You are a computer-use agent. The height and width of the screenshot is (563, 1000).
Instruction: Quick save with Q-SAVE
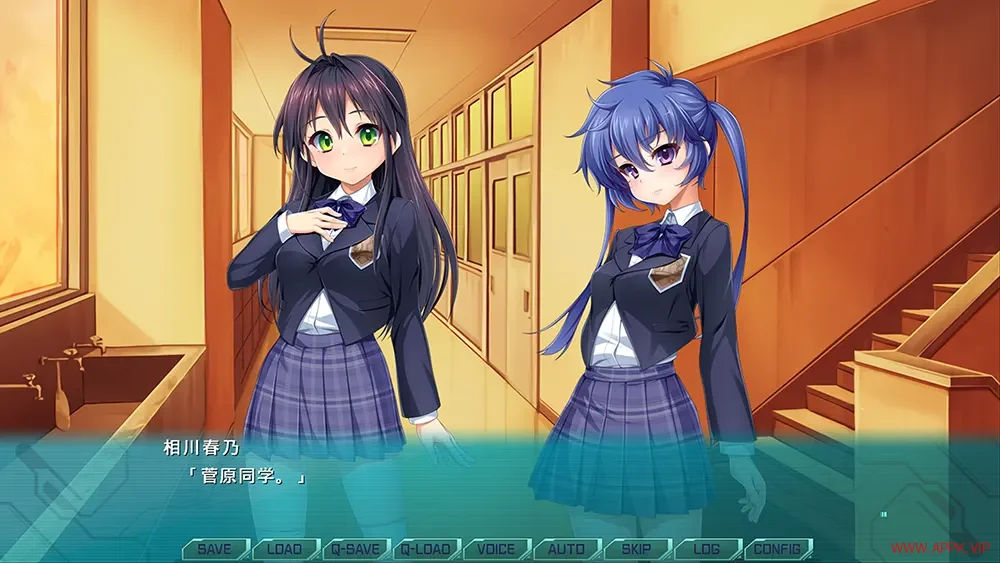356,549
